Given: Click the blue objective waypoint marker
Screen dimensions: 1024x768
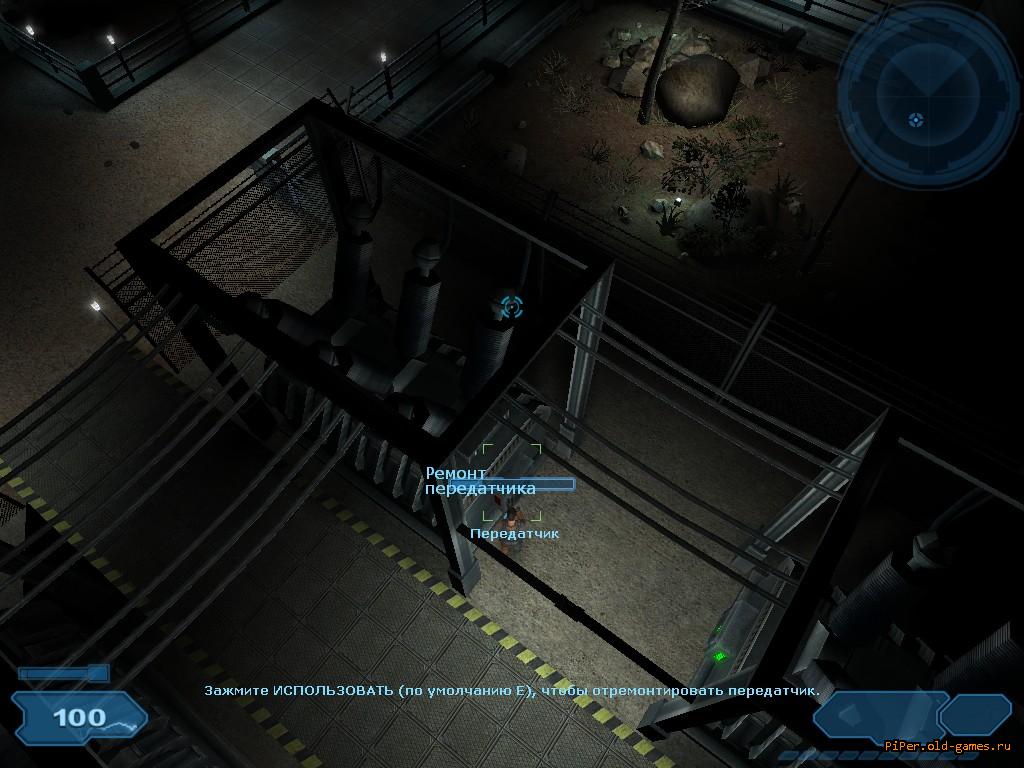Looking at the screenshot, I should pyautogui.click(x=511, y=306).
